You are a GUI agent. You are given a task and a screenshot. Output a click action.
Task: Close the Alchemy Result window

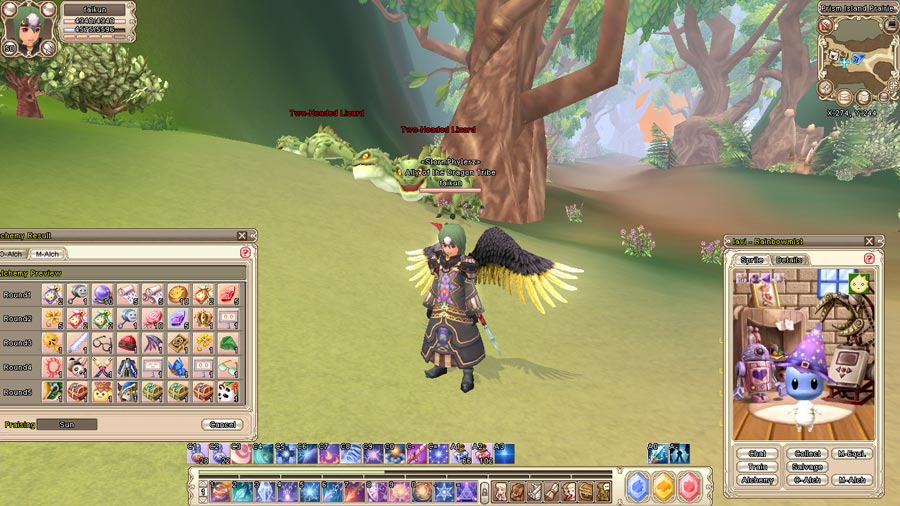pos(242,236)
